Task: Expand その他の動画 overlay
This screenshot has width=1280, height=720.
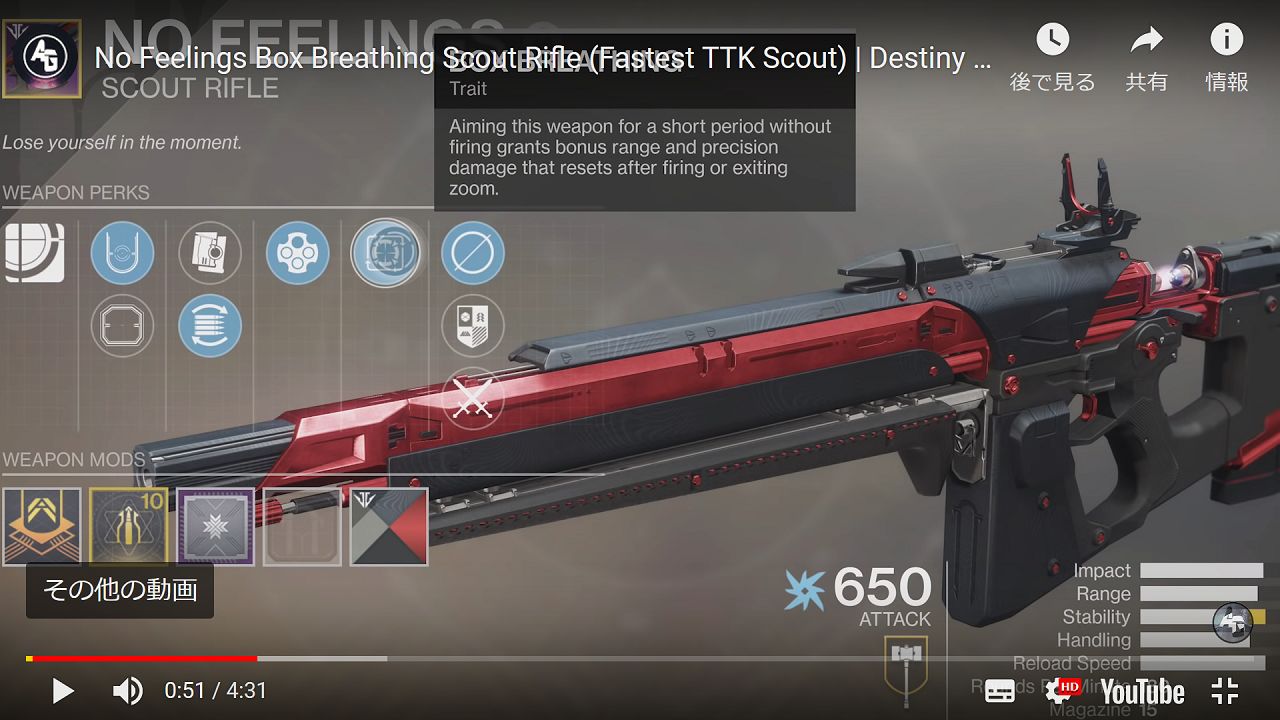Action: [119, 592]
